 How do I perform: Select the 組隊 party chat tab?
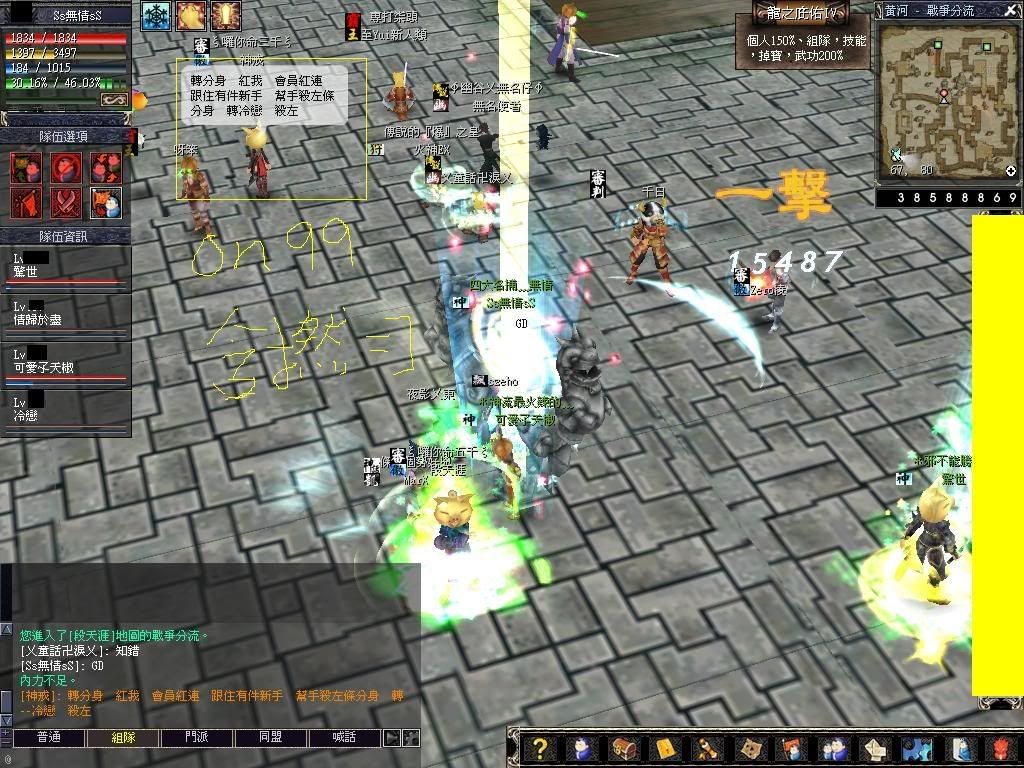pos(123,738)
